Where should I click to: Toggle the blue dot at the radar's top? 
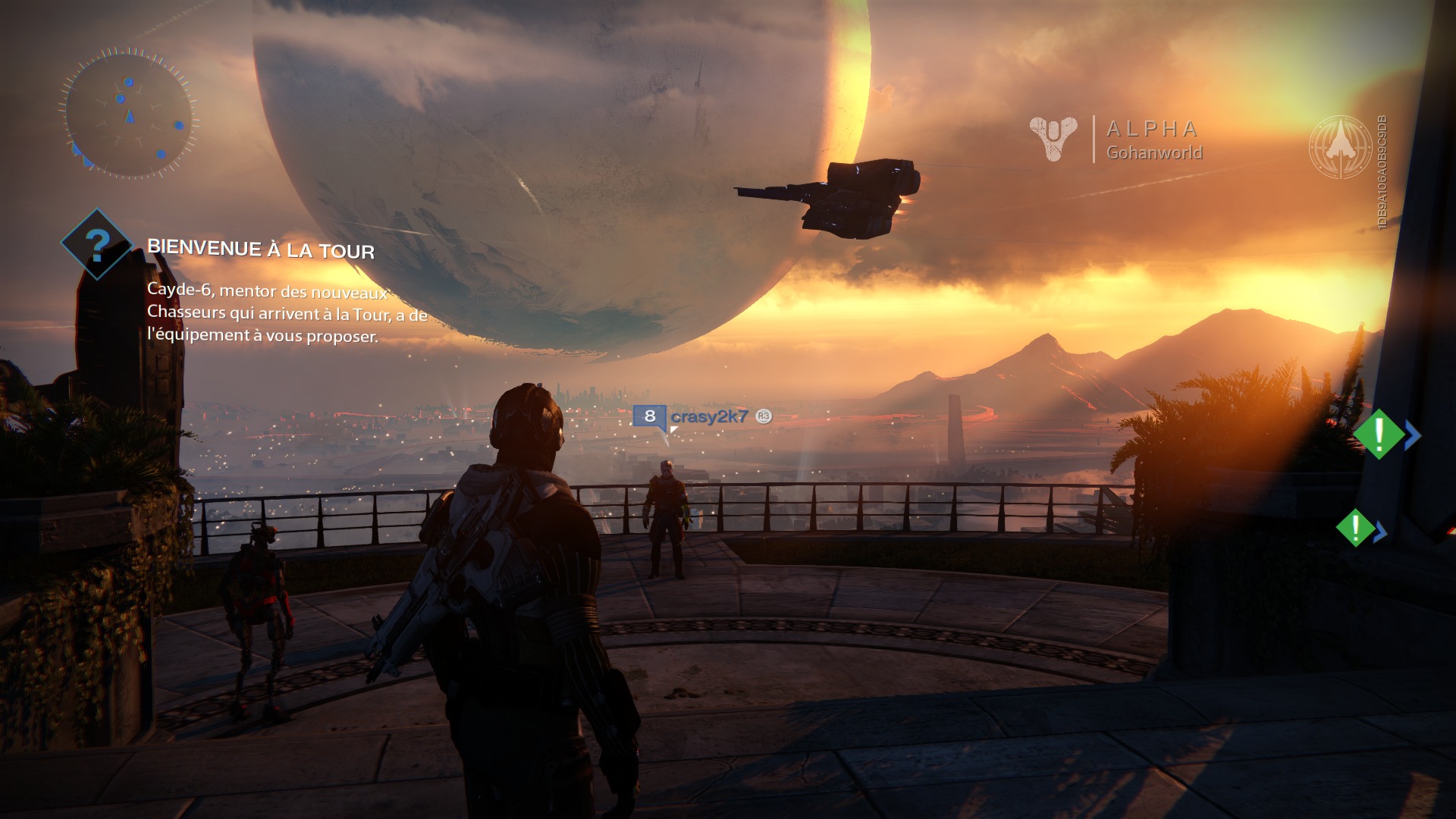click(128, 82)
